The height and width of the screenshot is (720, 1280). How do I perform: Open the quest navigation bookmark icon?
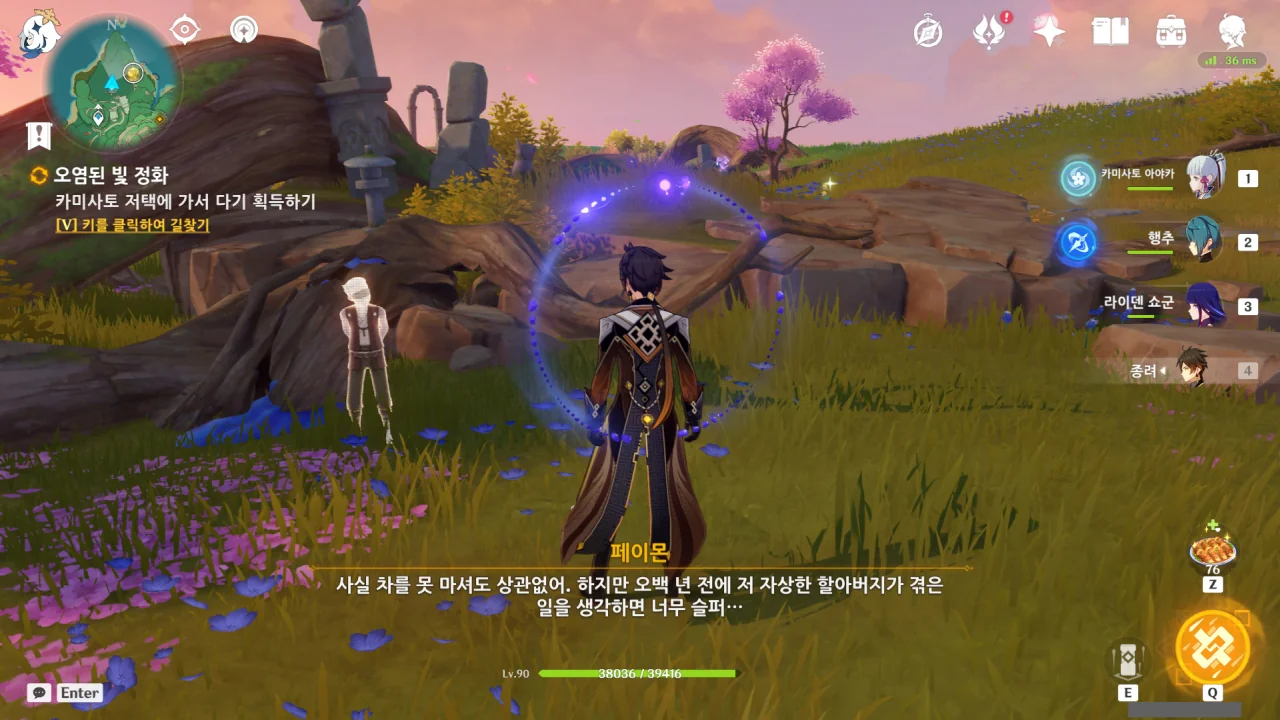[39, 136]
